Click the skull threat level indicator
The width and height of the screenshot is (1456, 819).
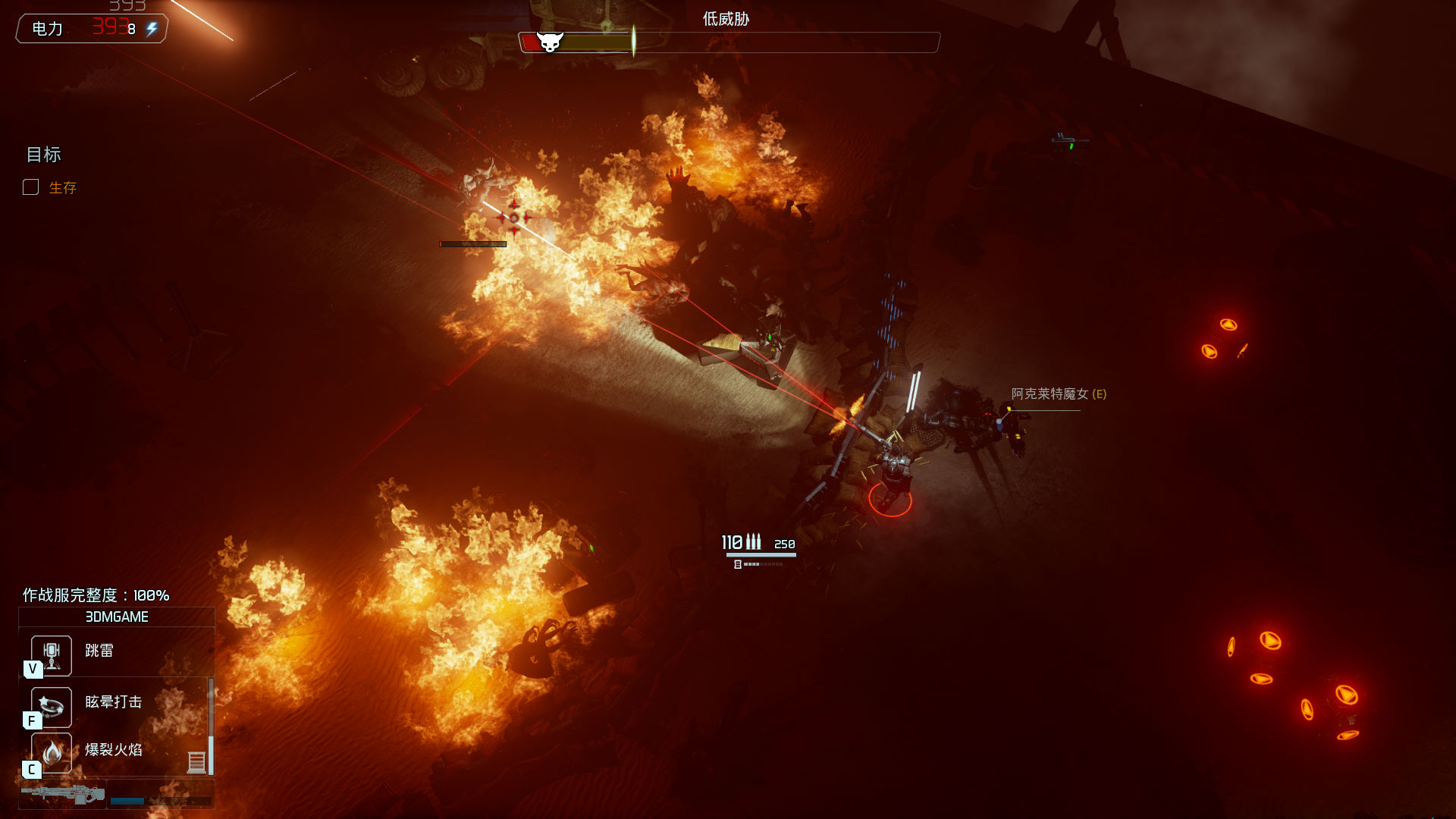click(x=550, y=42)
